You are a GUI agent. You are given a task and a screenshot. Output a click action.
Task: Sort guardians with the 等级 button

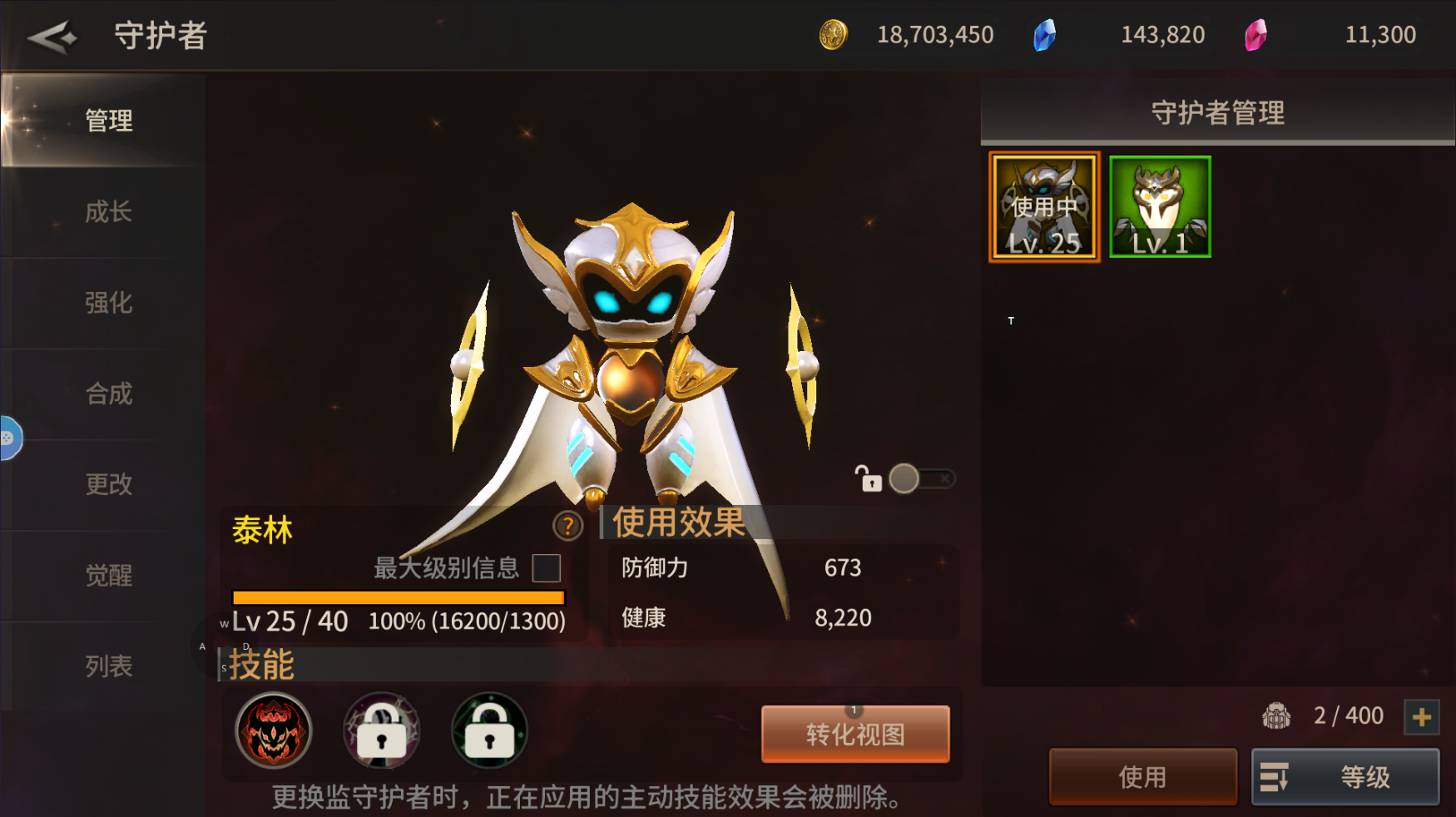click(x=1345, y=776)
